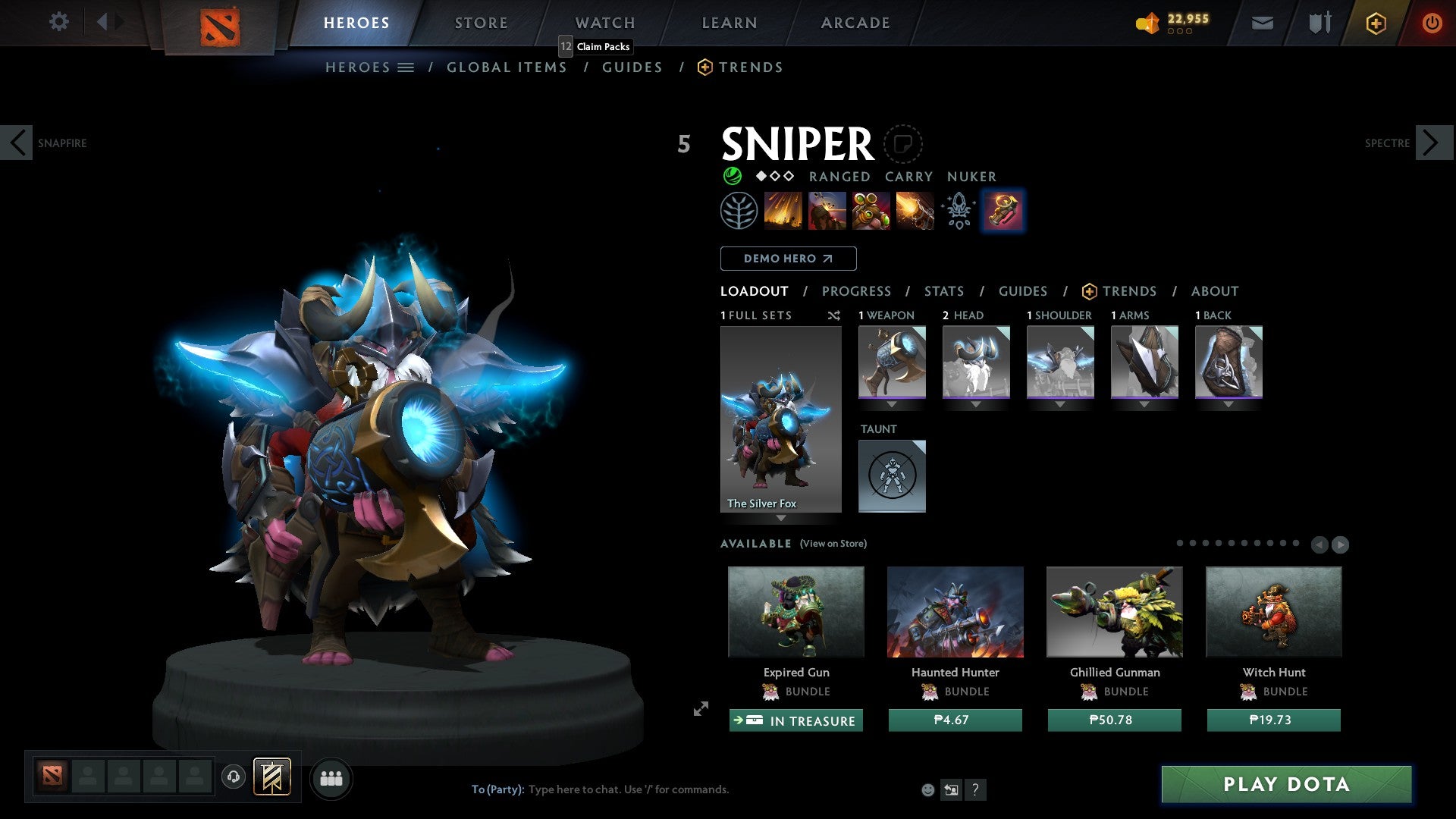
Task: Open the View on Store link
Action: 833,544
